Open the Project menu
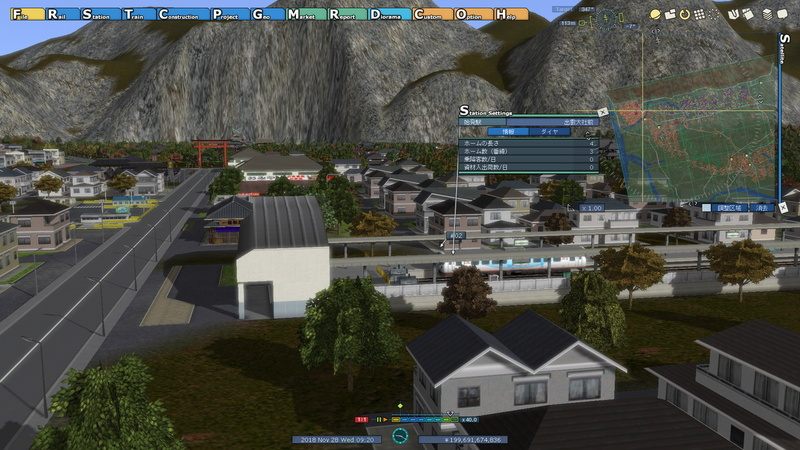 tap(229, 15)
